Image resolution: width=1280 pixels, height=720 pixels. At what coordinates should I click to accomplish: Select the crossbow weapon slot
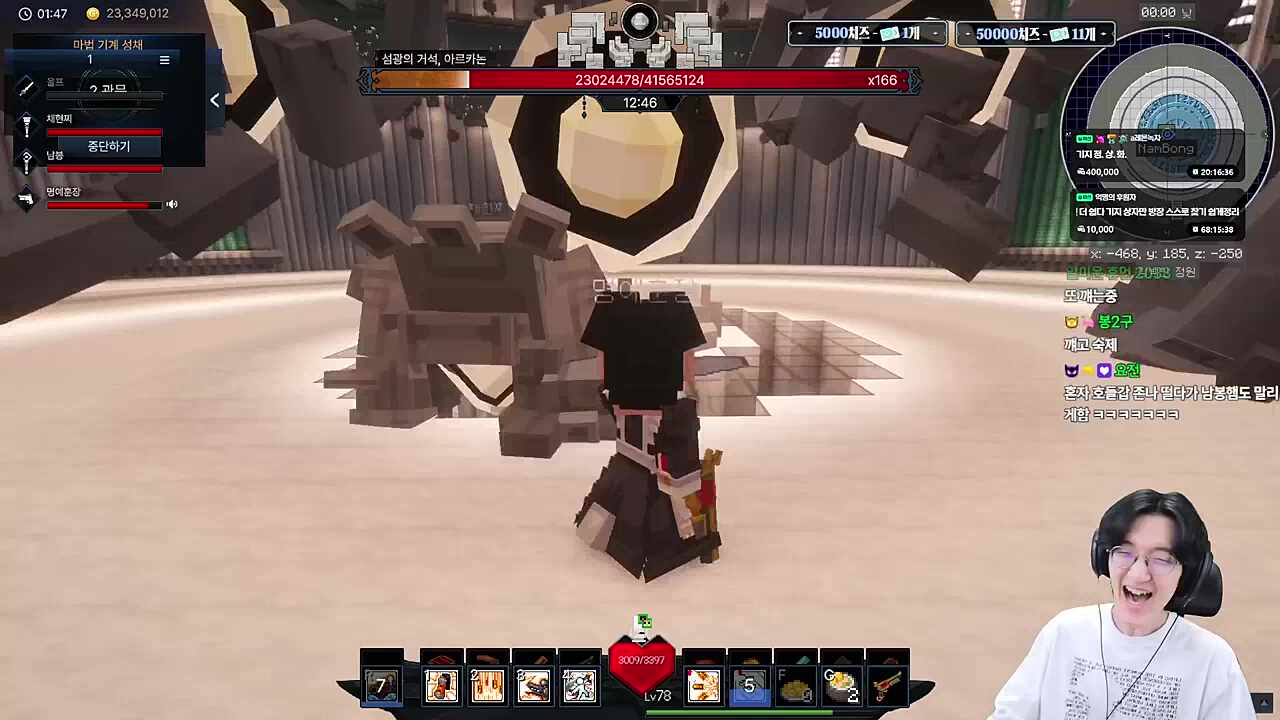(x=887, y=685)
